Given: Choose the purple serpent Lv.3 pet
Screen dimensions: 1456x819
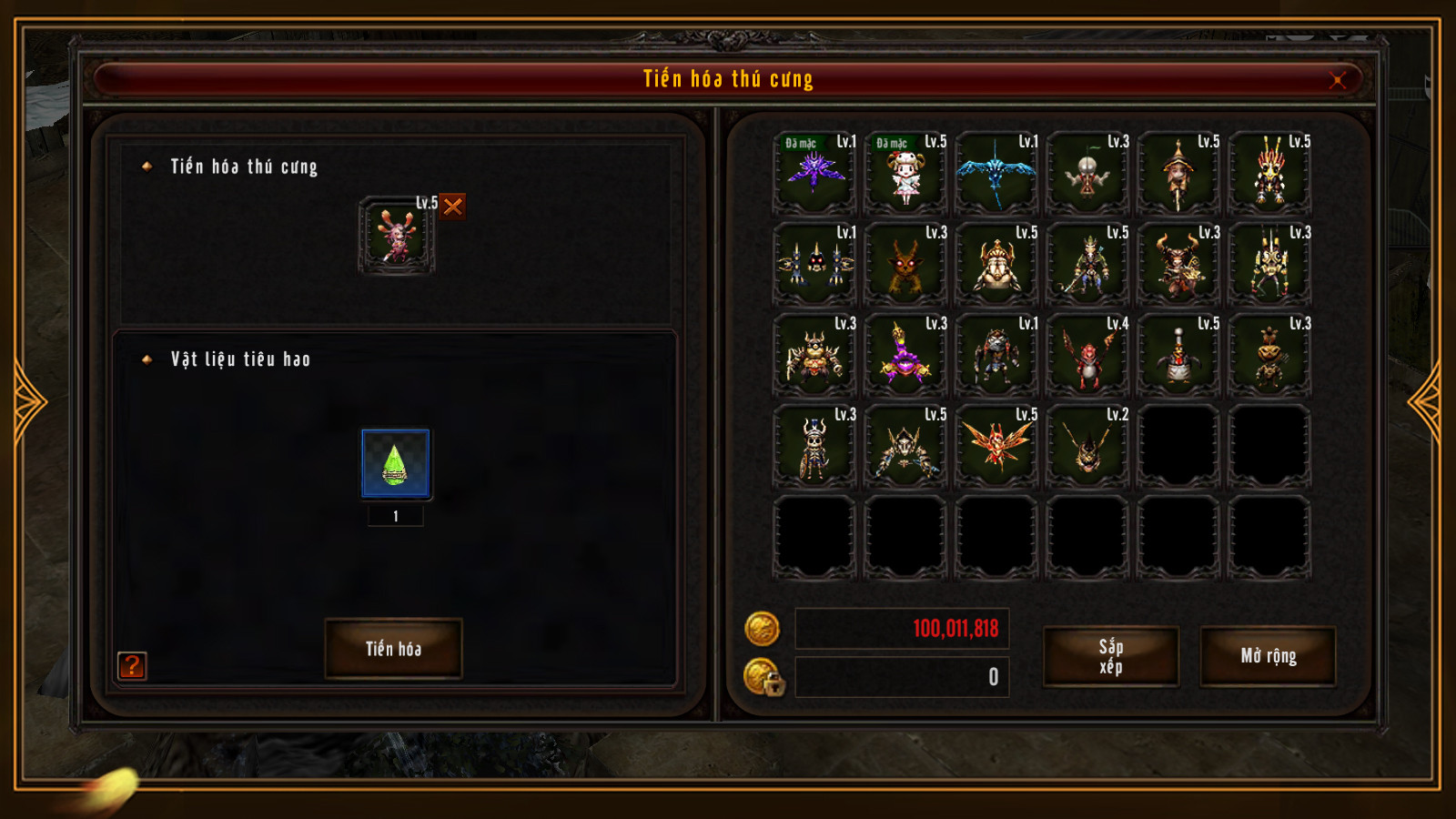Looking at the screenshot, I should 905,355.
